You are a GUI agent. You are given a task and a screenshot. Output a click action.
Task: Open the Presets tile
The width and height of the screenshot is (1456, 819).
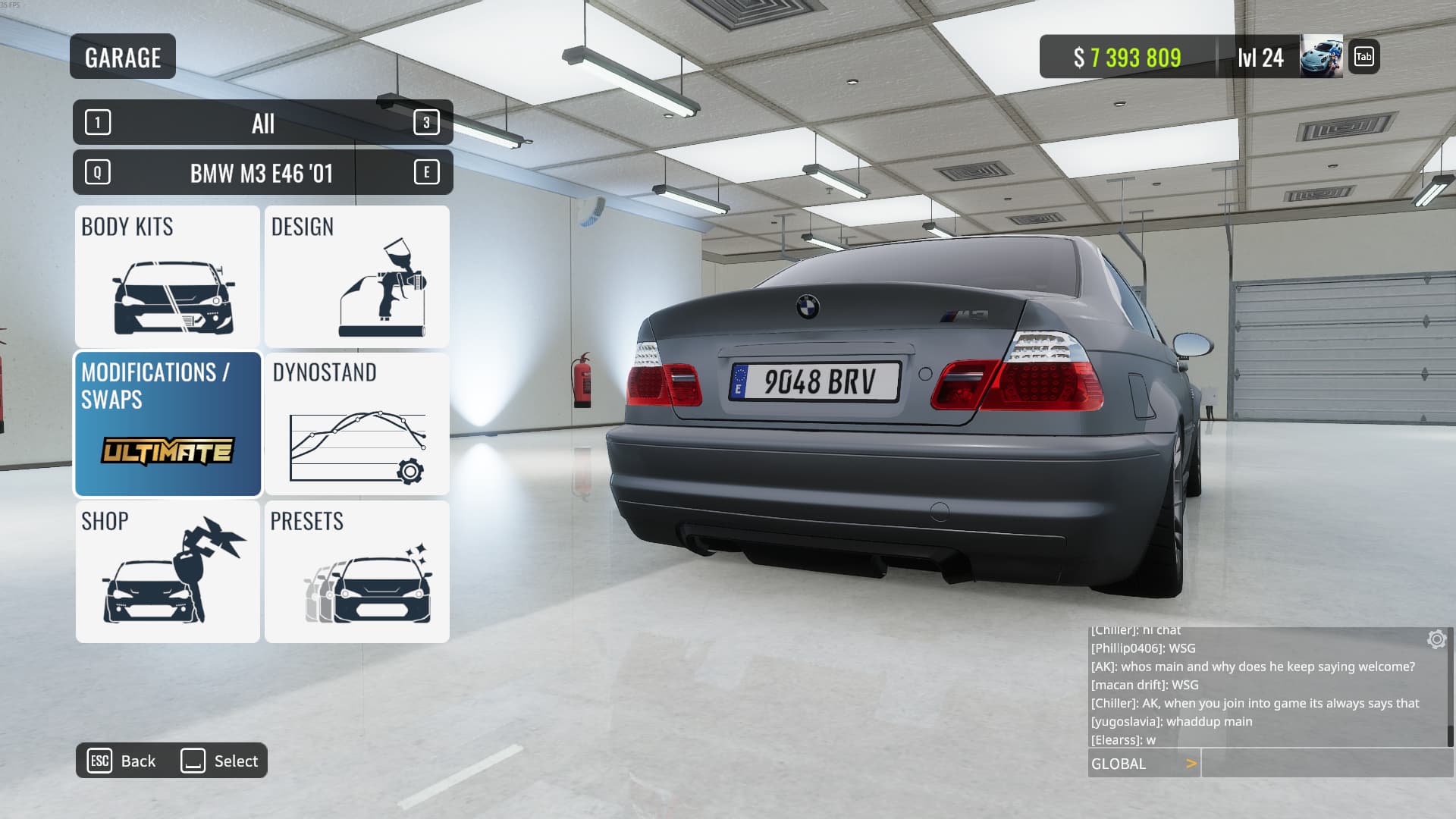357,572
